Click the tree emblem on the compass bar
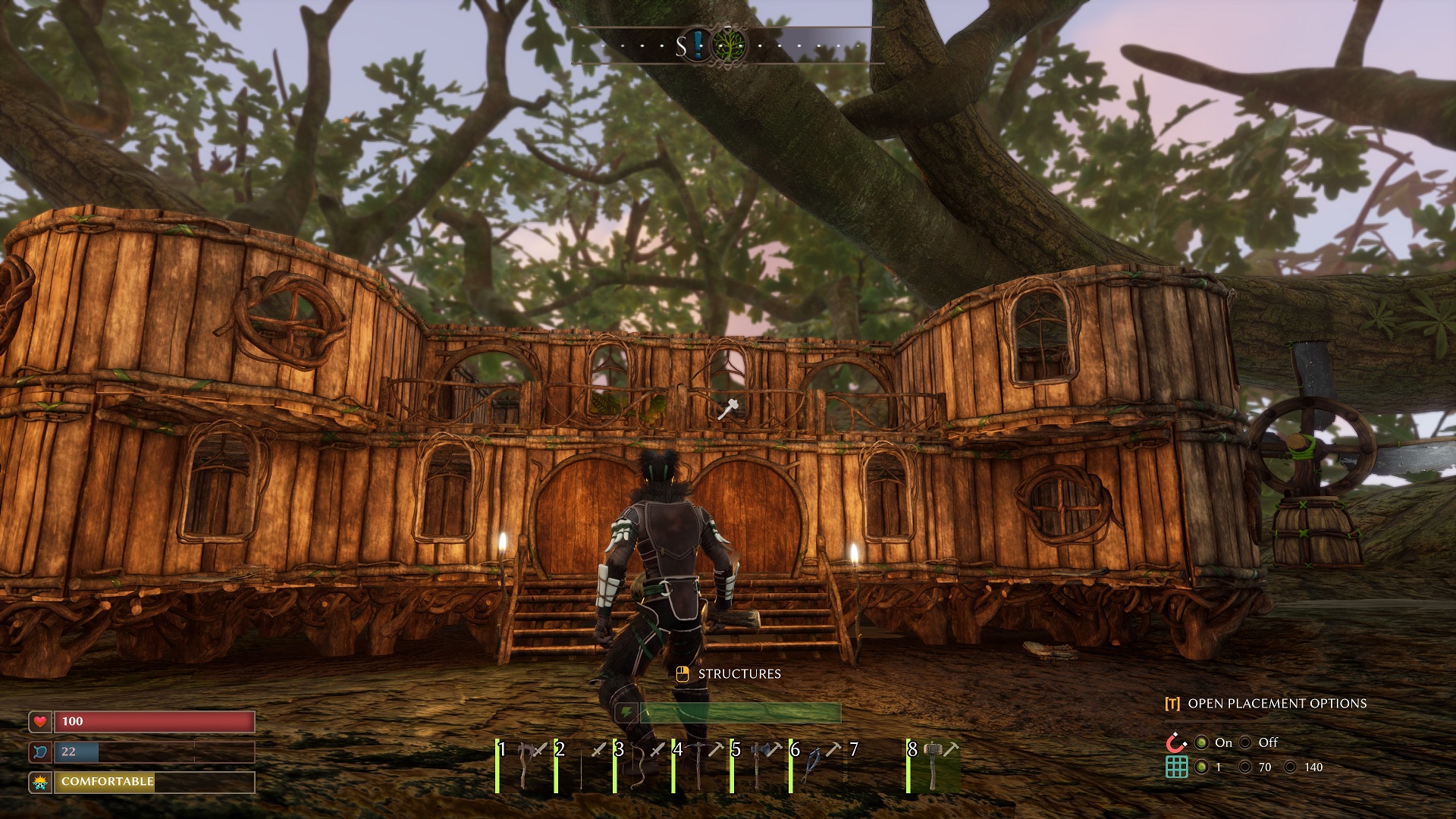The height and width of the screenshot is (819, 1456). click(x=730, y=45)
